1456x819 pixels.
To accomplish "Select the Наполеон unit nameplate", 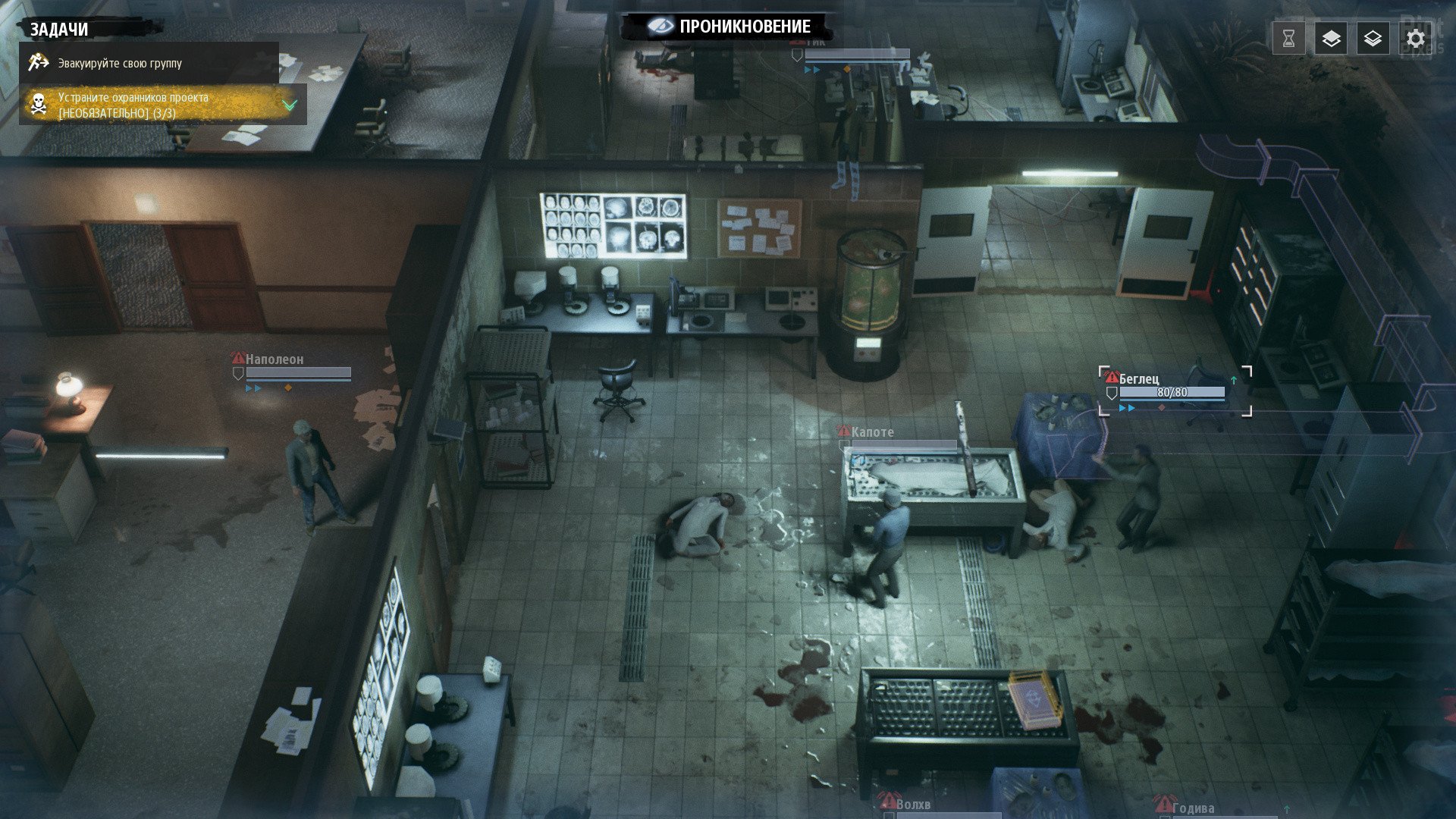I will coord(274,359).
